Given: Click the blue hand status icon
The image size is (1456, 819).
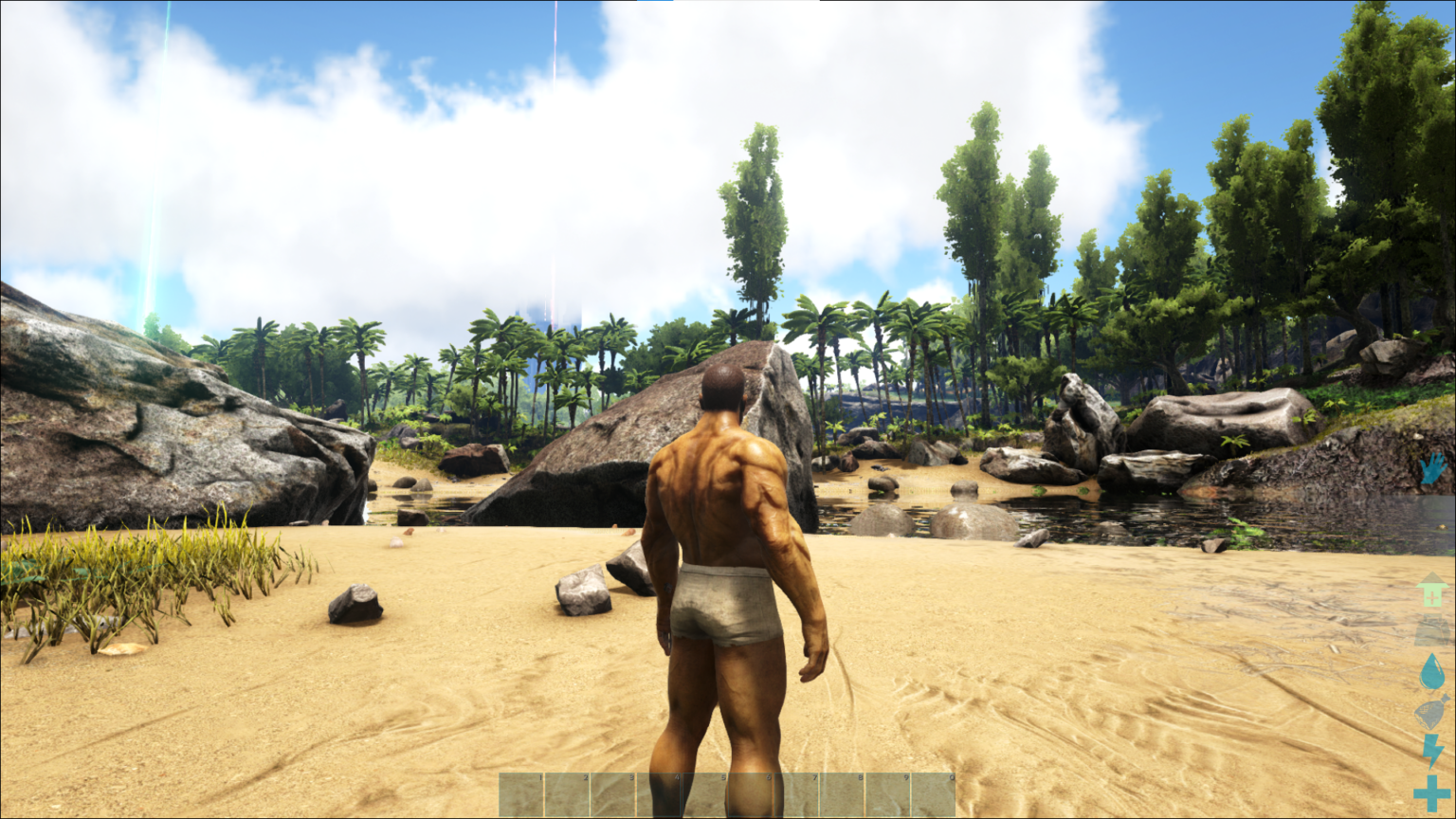Looking at the screenshot, I should pyautogui.click(x=1432, y=468).
